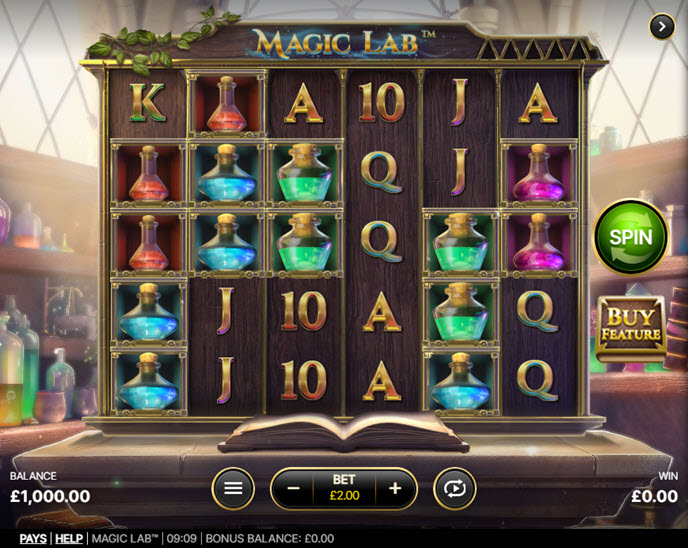Open the Buy Feature offer
This screenshot has width=688, height=548.
[x=630, y=326]
